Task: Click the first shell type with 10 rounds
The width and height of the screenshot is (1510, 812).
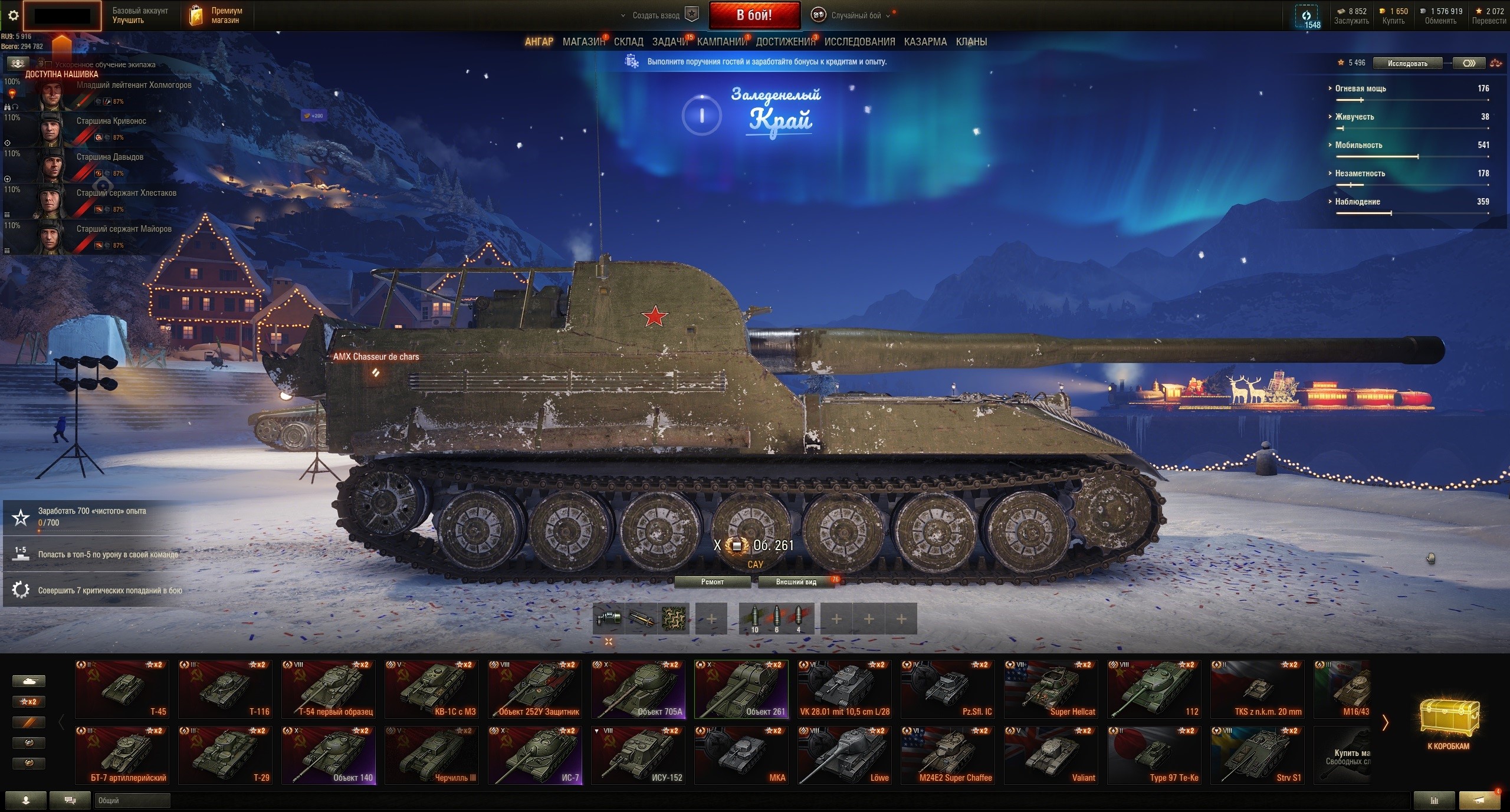Action: coord(756,618)
